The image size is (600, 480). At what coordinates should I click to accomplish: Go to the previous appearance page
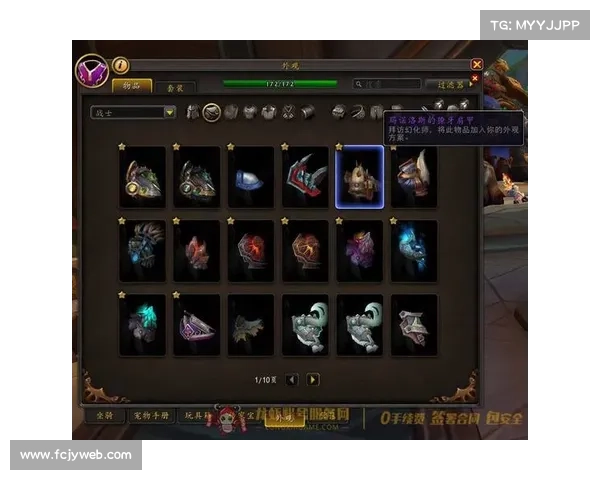point(292,380)
